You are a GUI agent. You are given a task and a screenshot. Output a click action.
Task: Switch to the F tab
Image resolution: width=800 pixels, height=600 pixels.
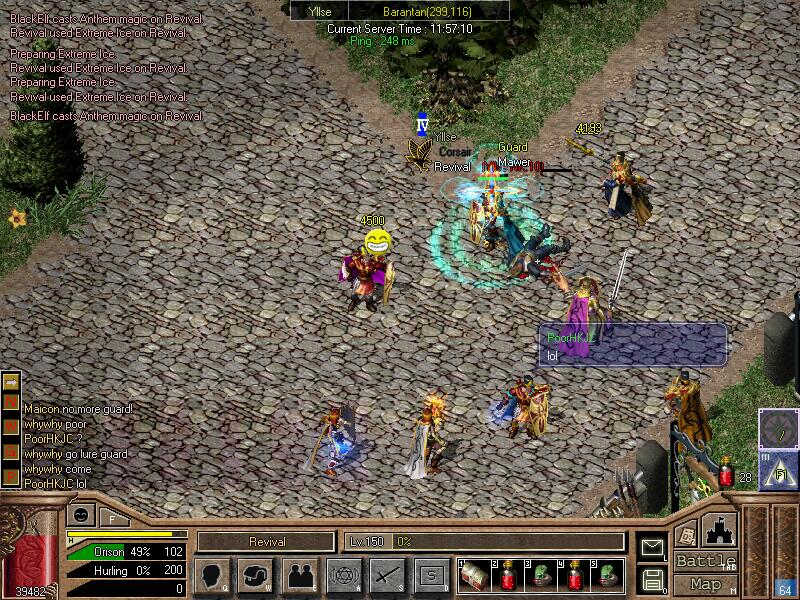111,518
